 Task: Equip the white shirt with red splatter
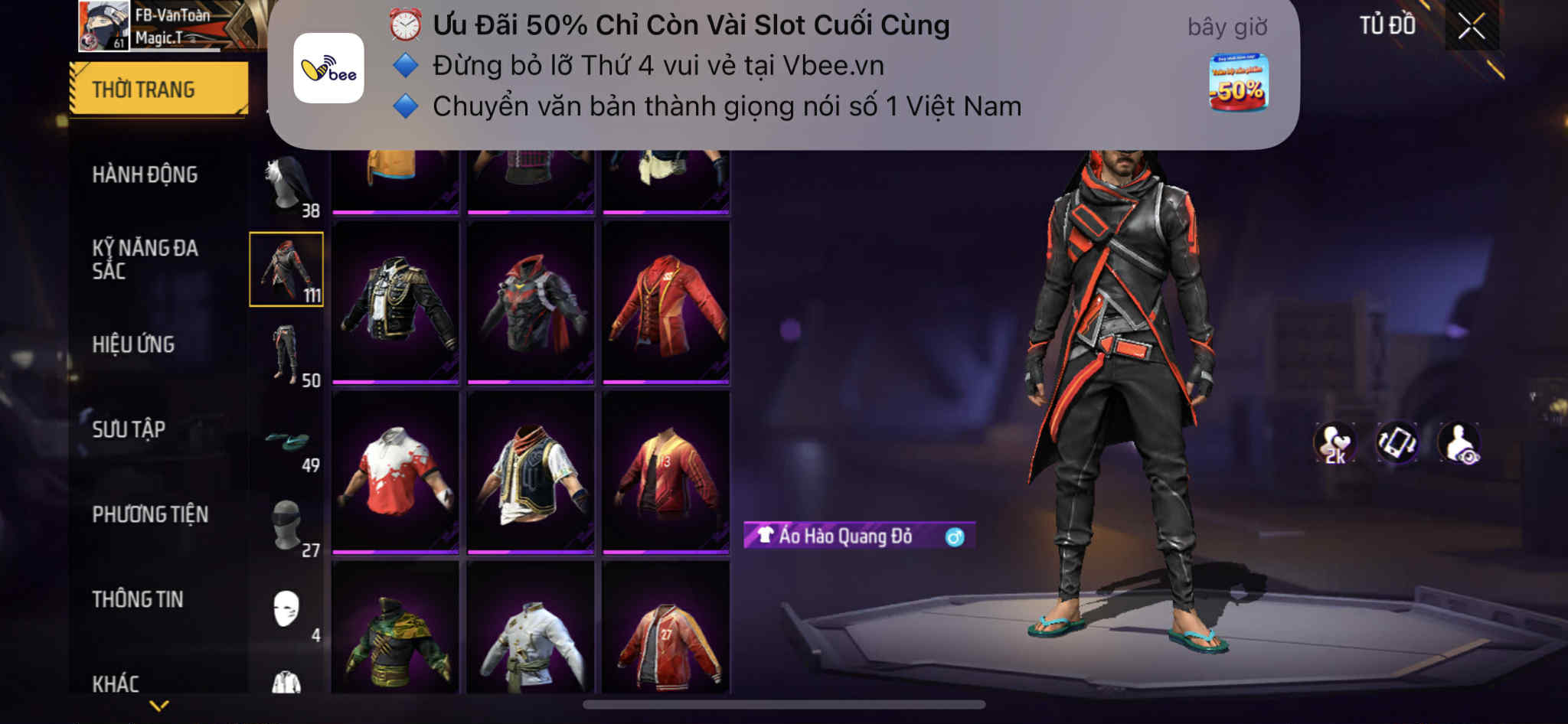pyautogui.click(x=395, y=472)
